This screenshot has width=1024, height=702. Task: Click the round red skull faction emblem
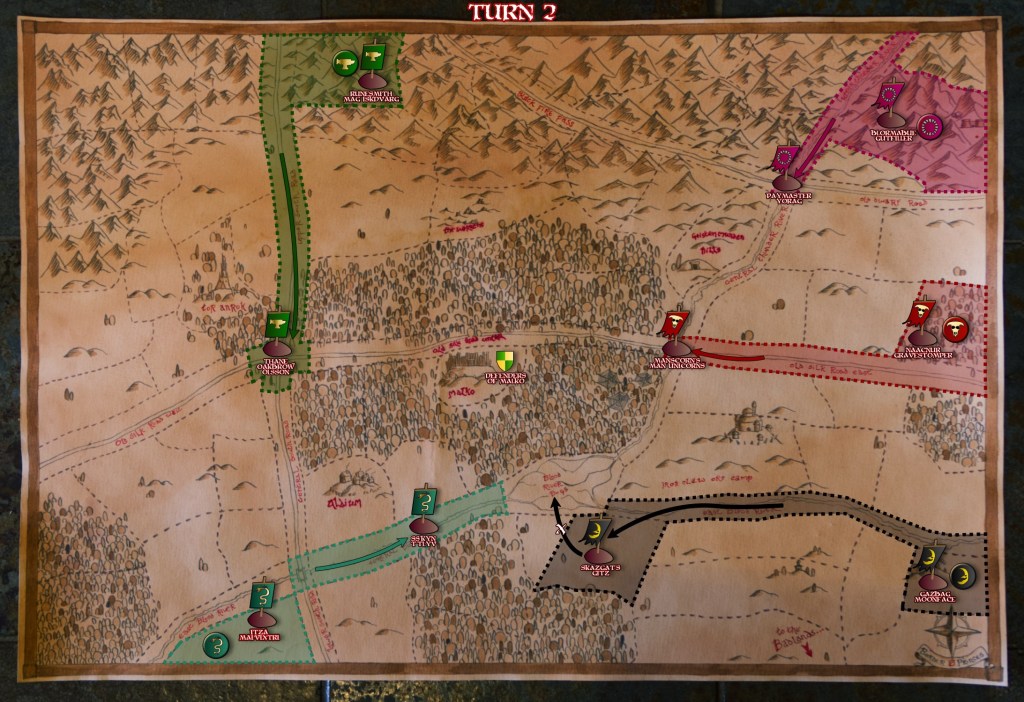pos(954,325)
